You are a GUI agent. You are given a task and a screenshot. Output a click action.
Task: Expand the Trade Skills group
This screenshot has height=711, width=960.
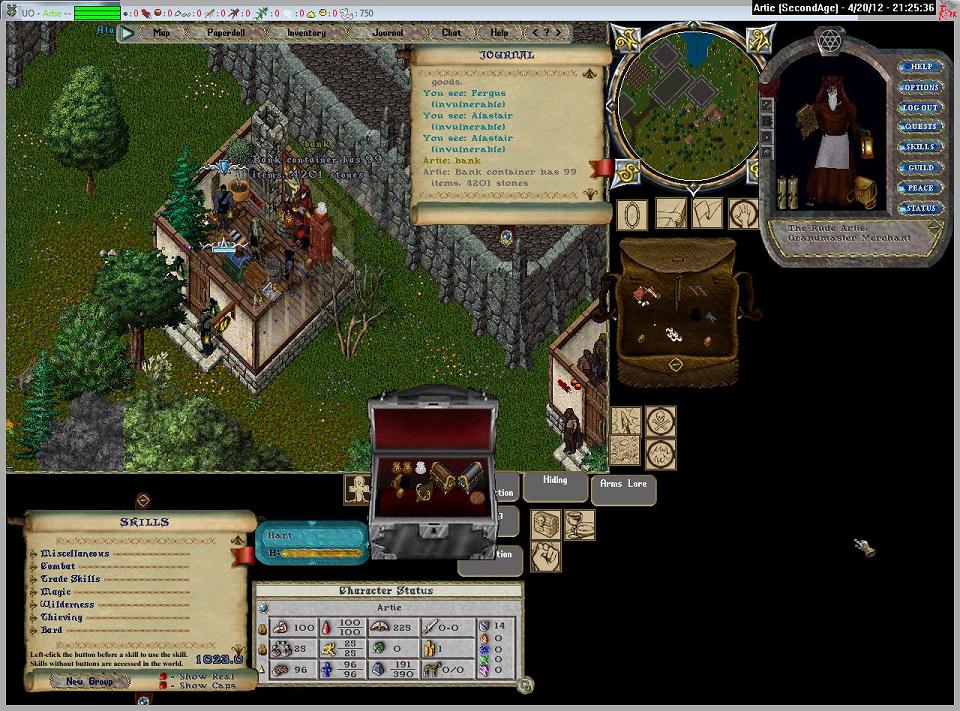pyautogui.click(x=70, y=579)
